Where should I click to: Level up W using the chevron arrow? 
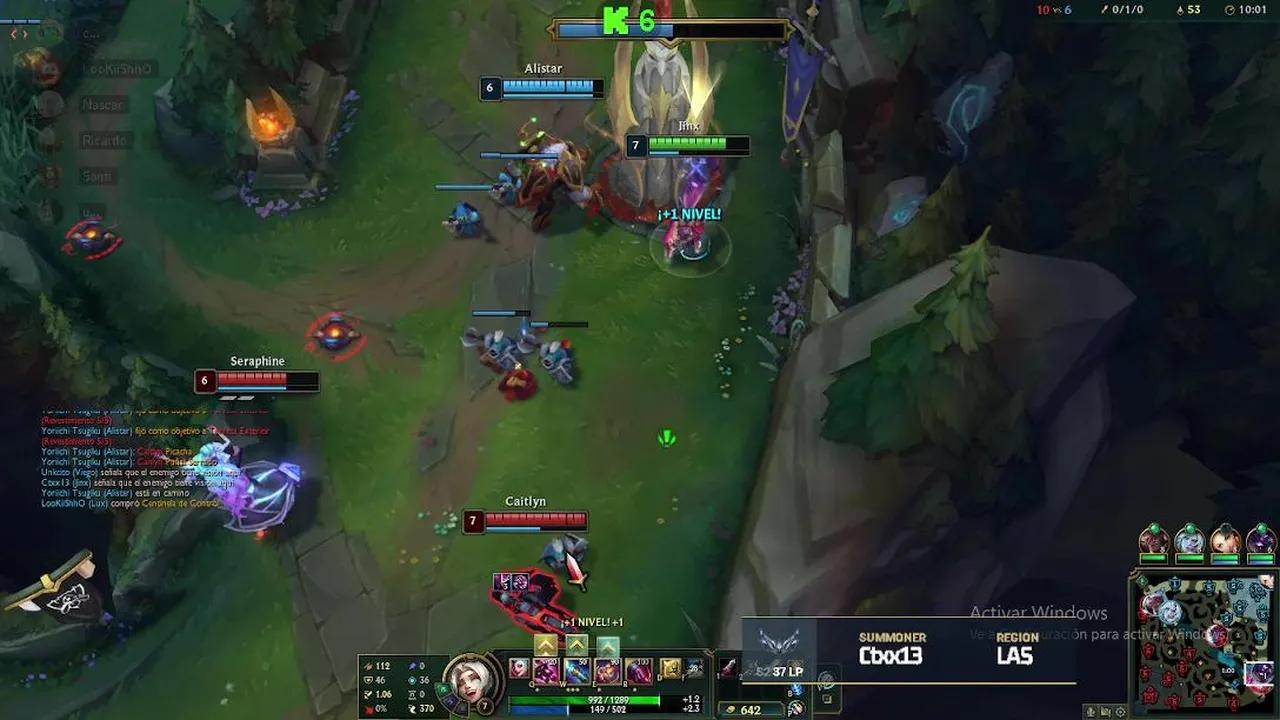pyautogui.click(x=577, y=644)
